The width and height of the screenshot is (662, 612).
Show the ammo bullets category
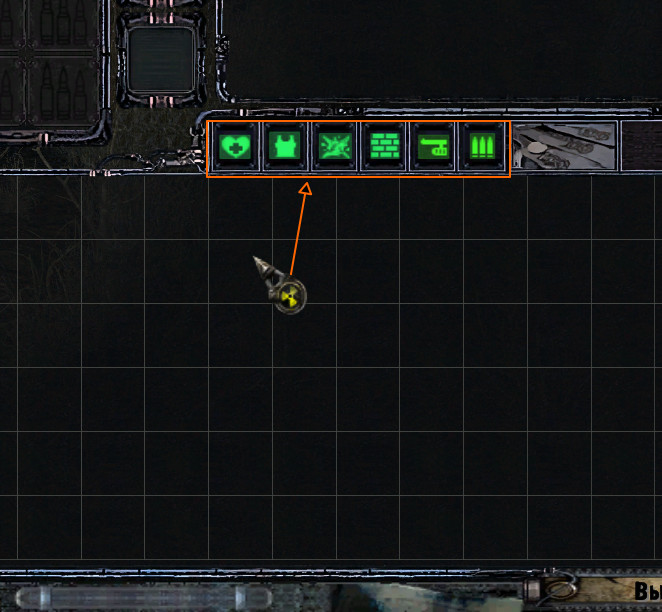[x=482, y=148]
